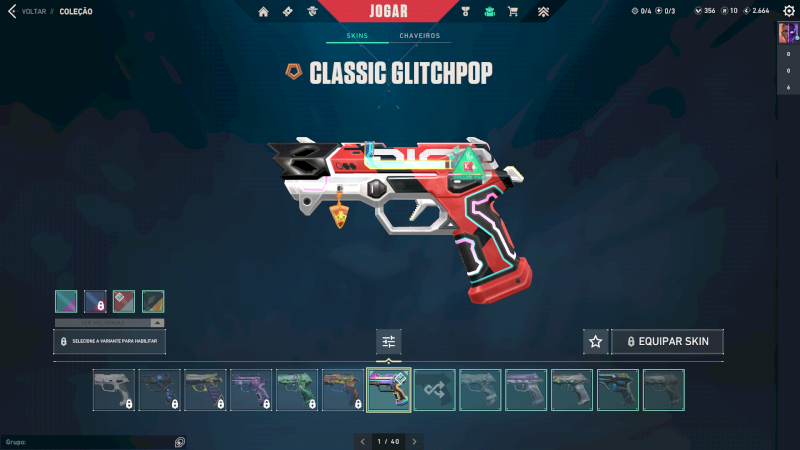The height and width of the screenshot is (450, 800).
Task: Choose the green Classic skin thumbnail
Action: pyautogui.click(x=297, y=390)
